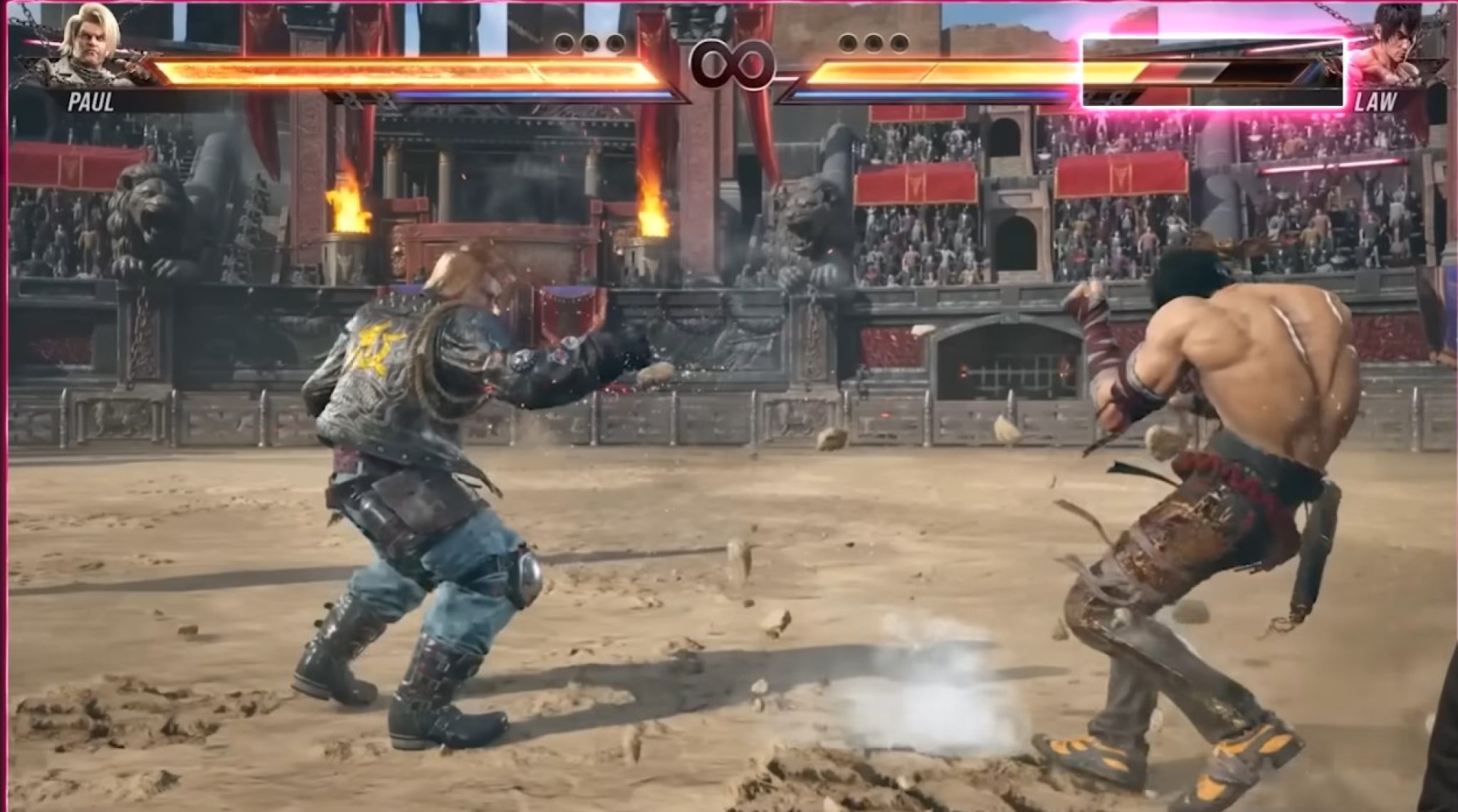
Task: Toggle the leftmost round dot on Law's side
Action: pyautogui.click(x=847, y=44)
